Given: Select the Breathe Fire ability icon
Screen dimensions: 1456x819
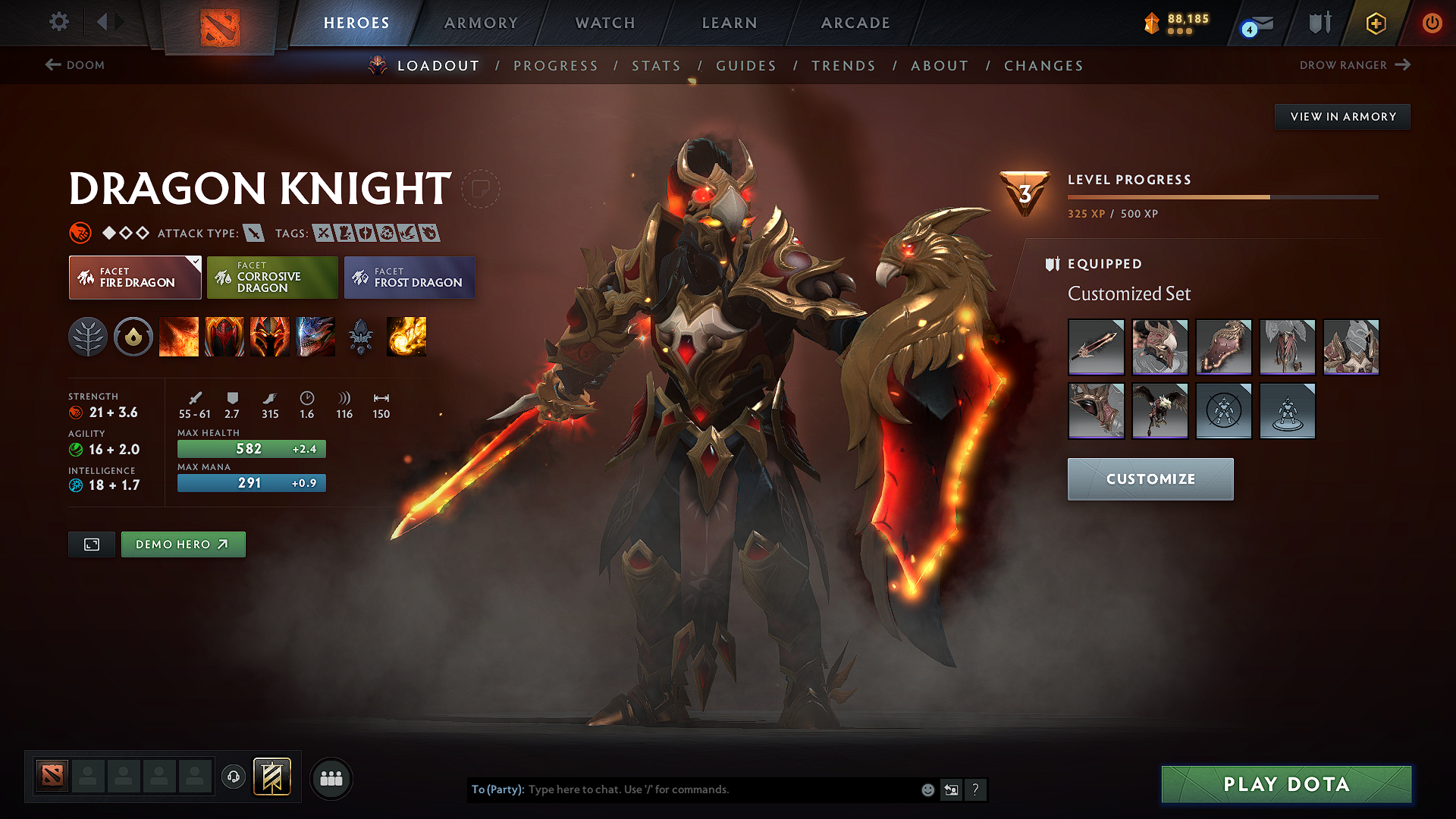Looking at the screenshot, I should (179, 337).
